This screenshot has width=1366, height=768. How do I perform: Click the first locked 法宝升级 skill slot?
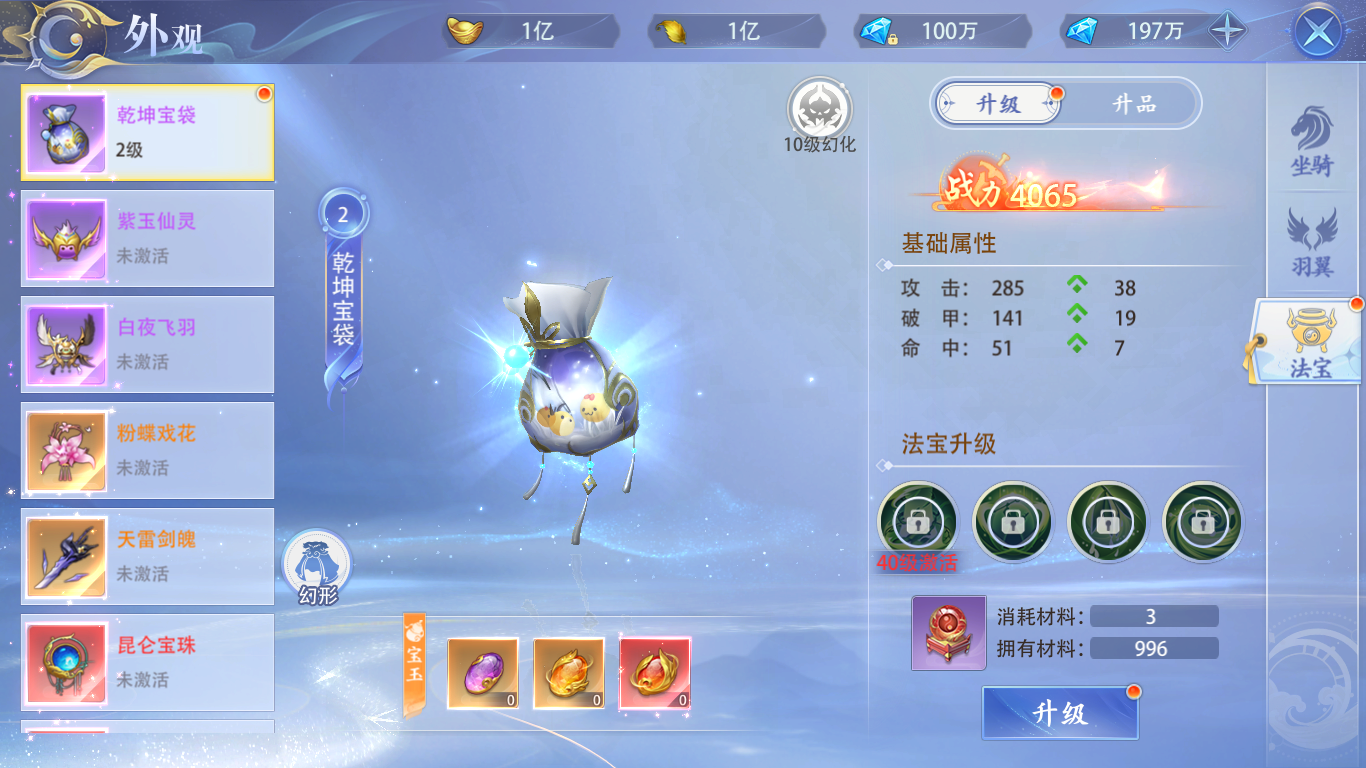point(920,522)
